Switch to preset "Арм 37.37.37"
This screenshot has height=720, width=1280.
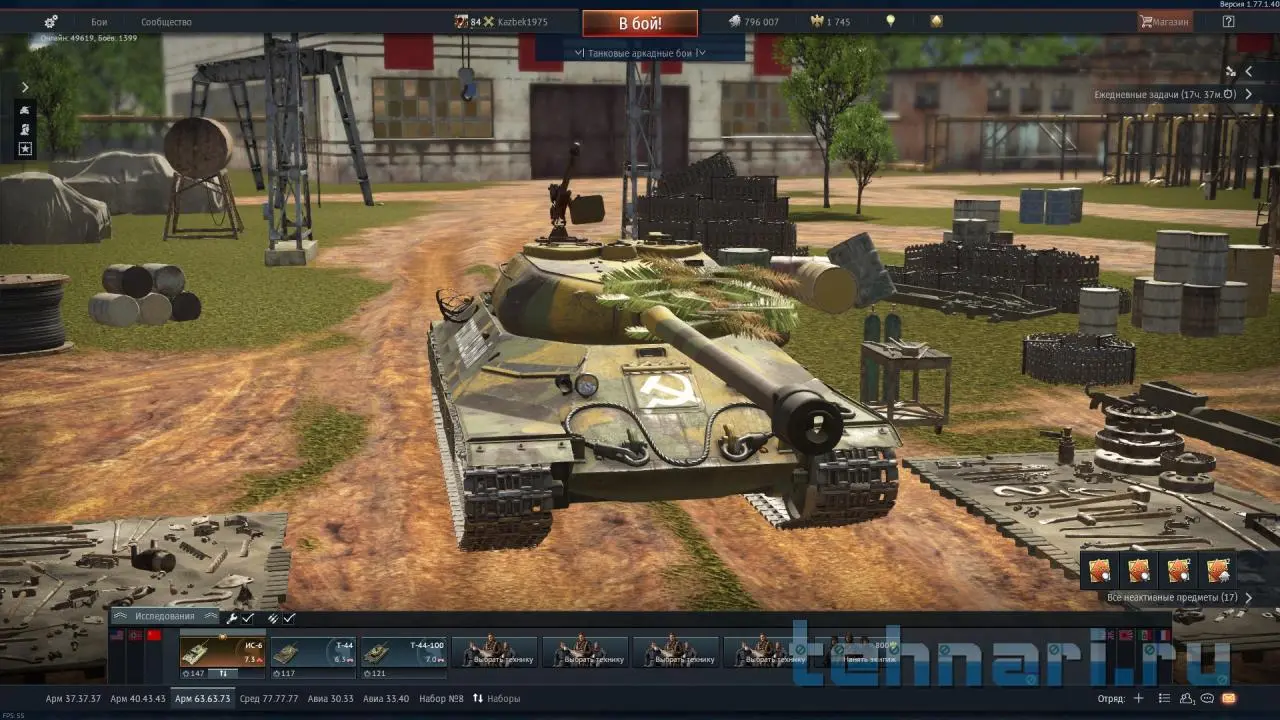(x=73, y=698)
